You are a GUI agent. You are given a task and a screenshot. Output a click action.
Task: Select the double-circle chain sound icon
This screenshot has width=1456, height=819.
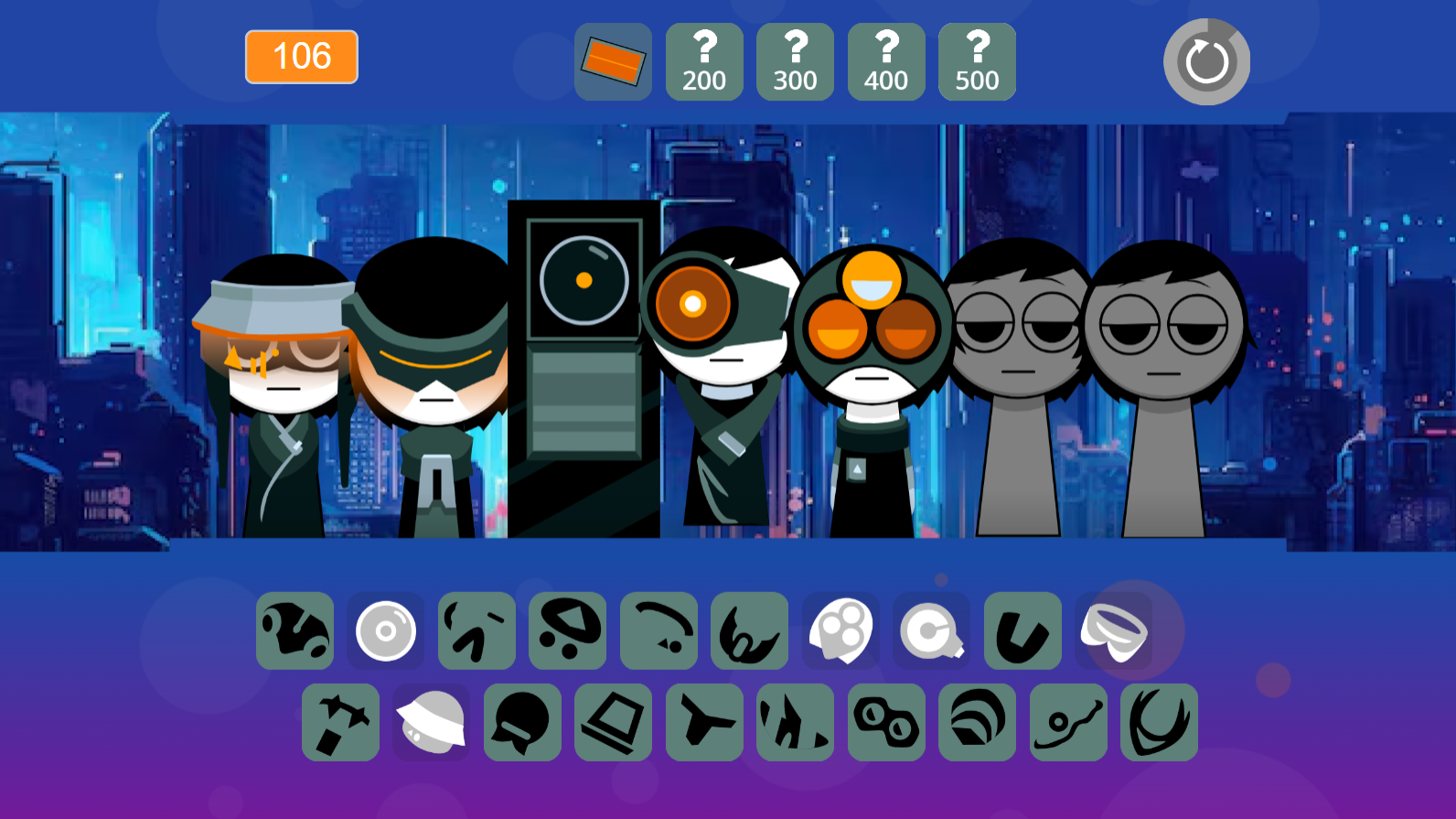[x=886, y=722]
